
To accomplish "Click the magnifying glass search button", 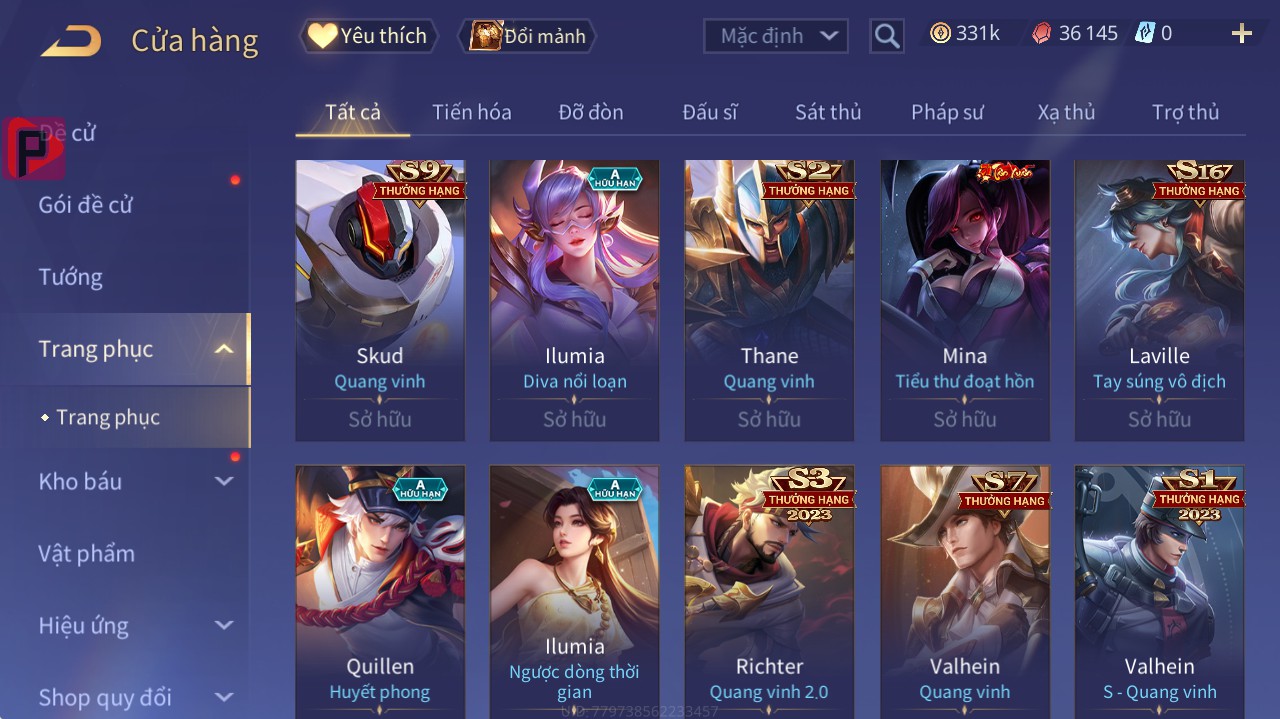I will 887,36.
